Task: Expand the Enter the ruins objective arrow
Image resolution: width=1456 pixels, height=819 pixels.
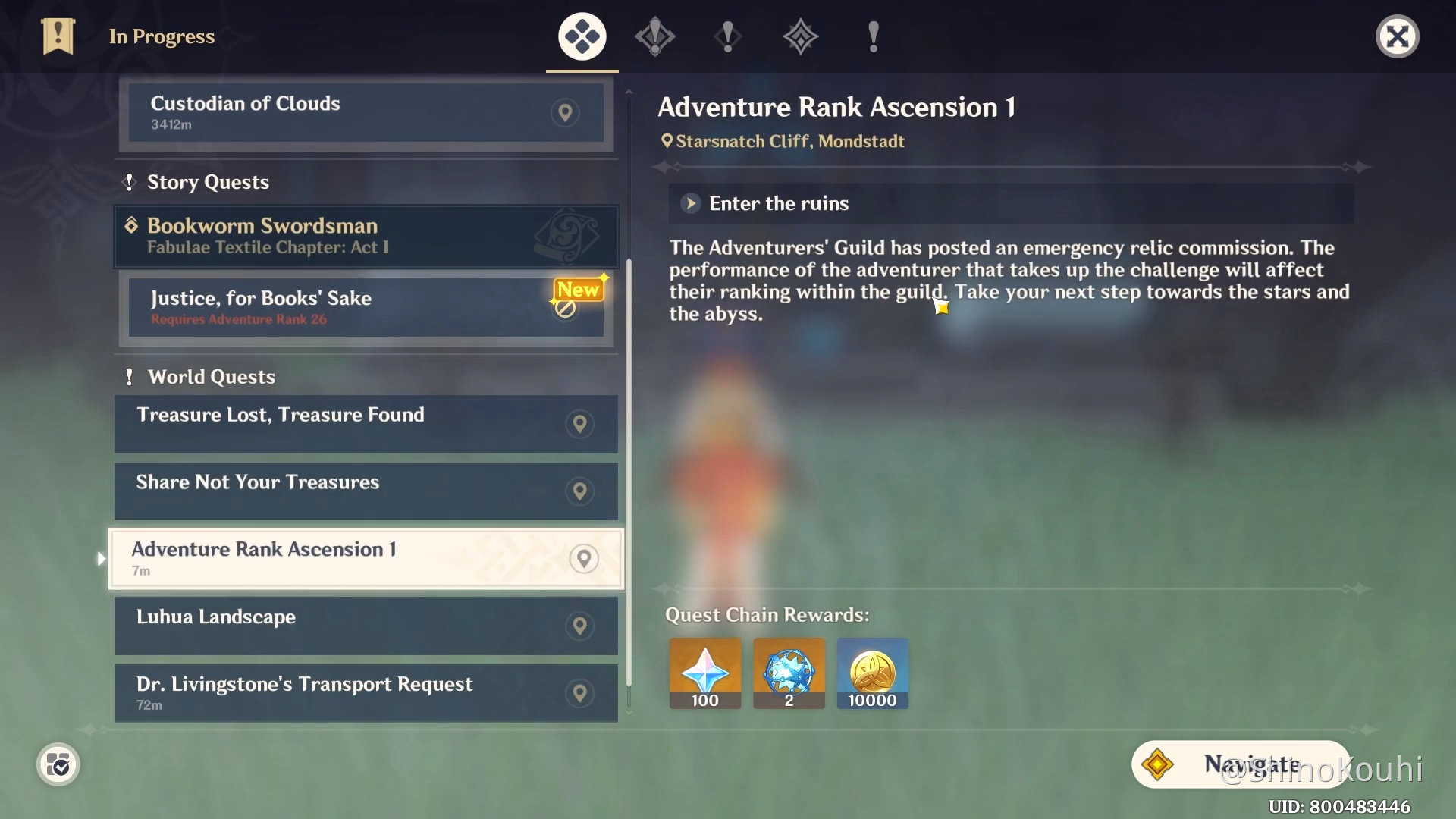Action: click(690, 203)
